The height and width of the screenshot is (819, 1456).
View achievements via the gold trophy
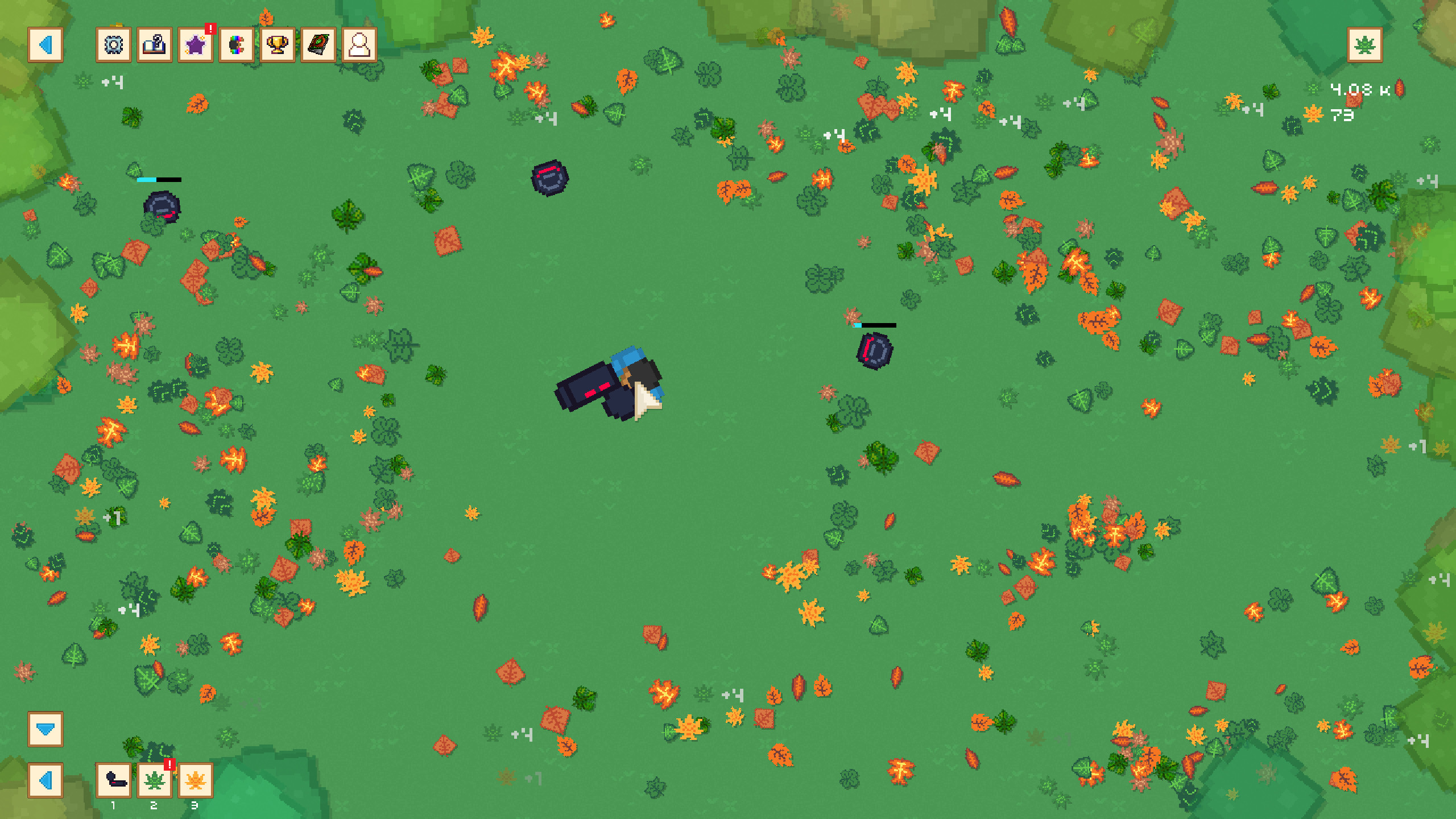pyautogui.click(x=278, y=45)
